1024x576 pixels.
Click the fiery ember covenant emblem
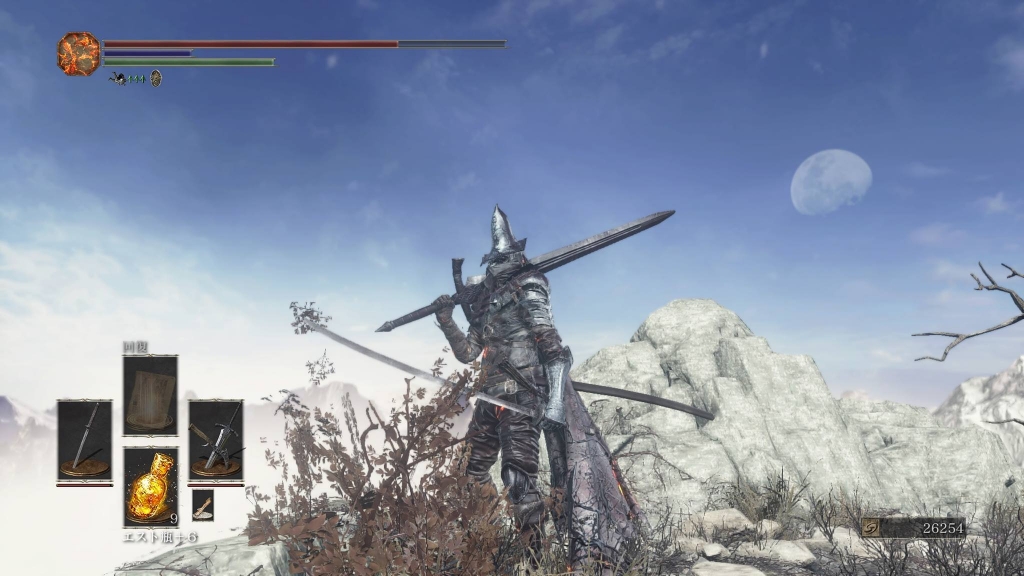point(78,53)
